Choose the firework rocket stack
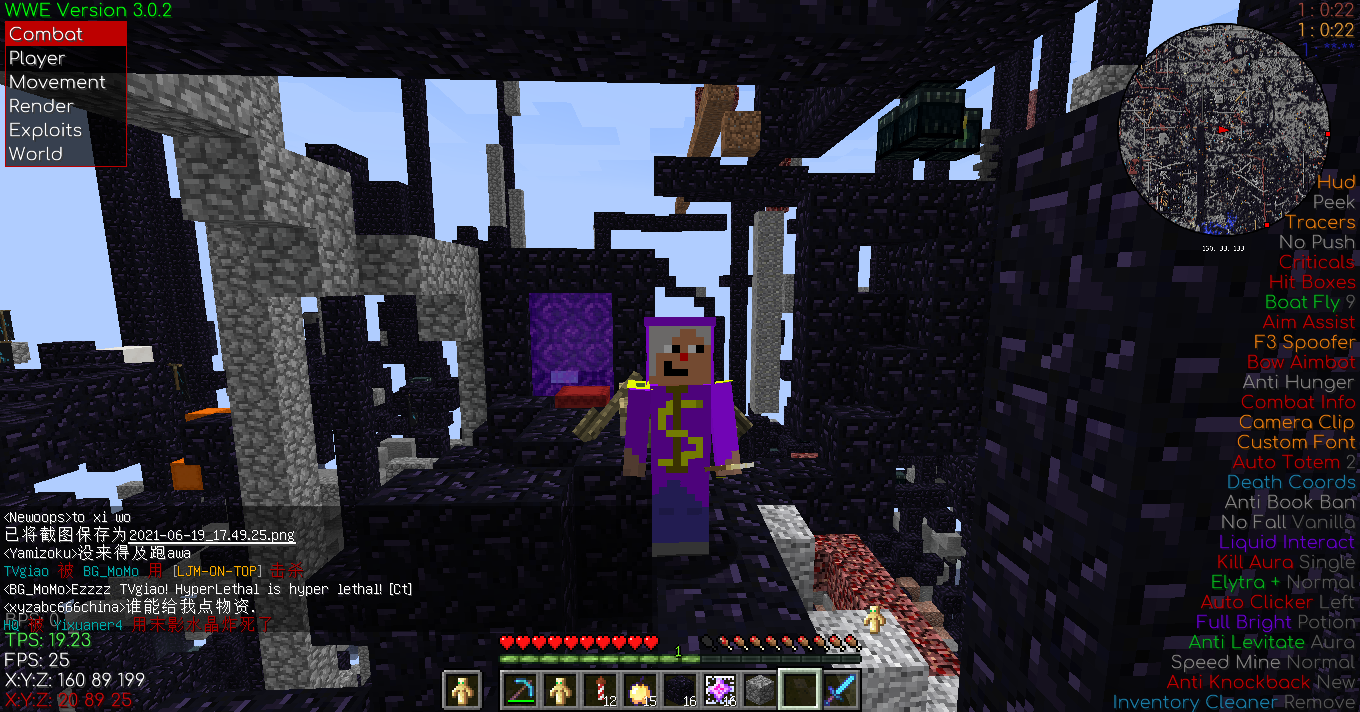The height and width of the screenshot is (712, 1360). tap(600, 690)
